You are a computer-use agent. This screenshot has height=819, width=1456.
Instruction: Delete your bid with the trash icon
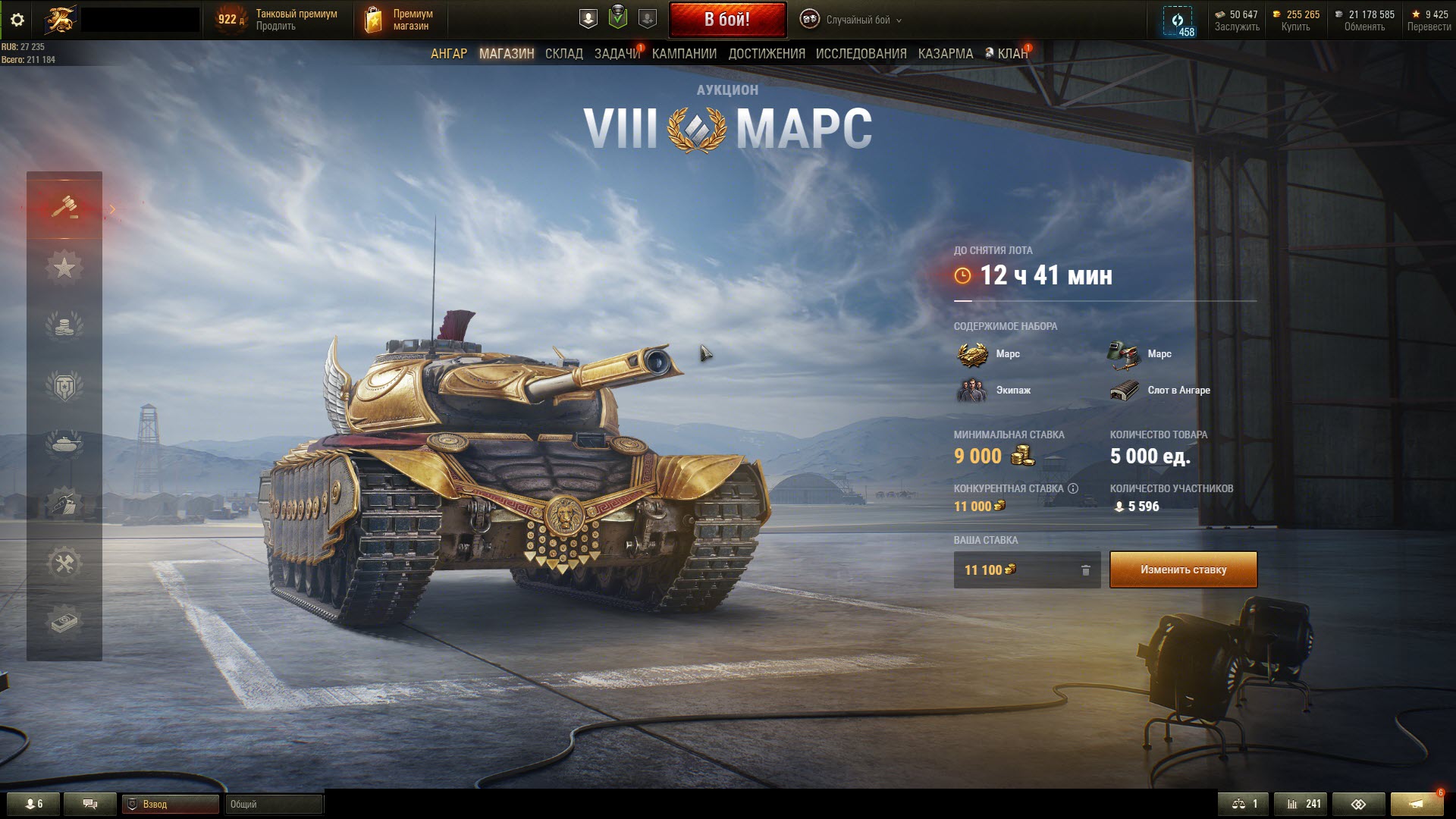click(x=1085, y=570)
